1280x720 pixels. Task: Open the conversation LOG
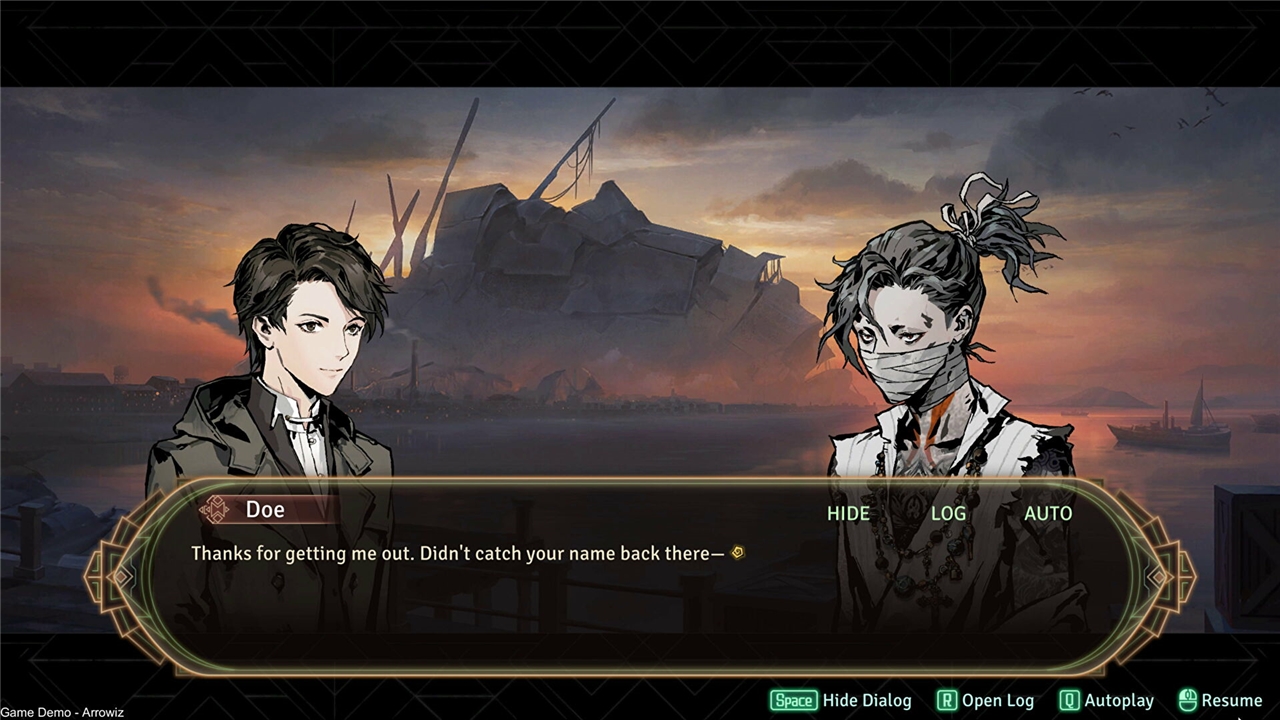(948, 513)
